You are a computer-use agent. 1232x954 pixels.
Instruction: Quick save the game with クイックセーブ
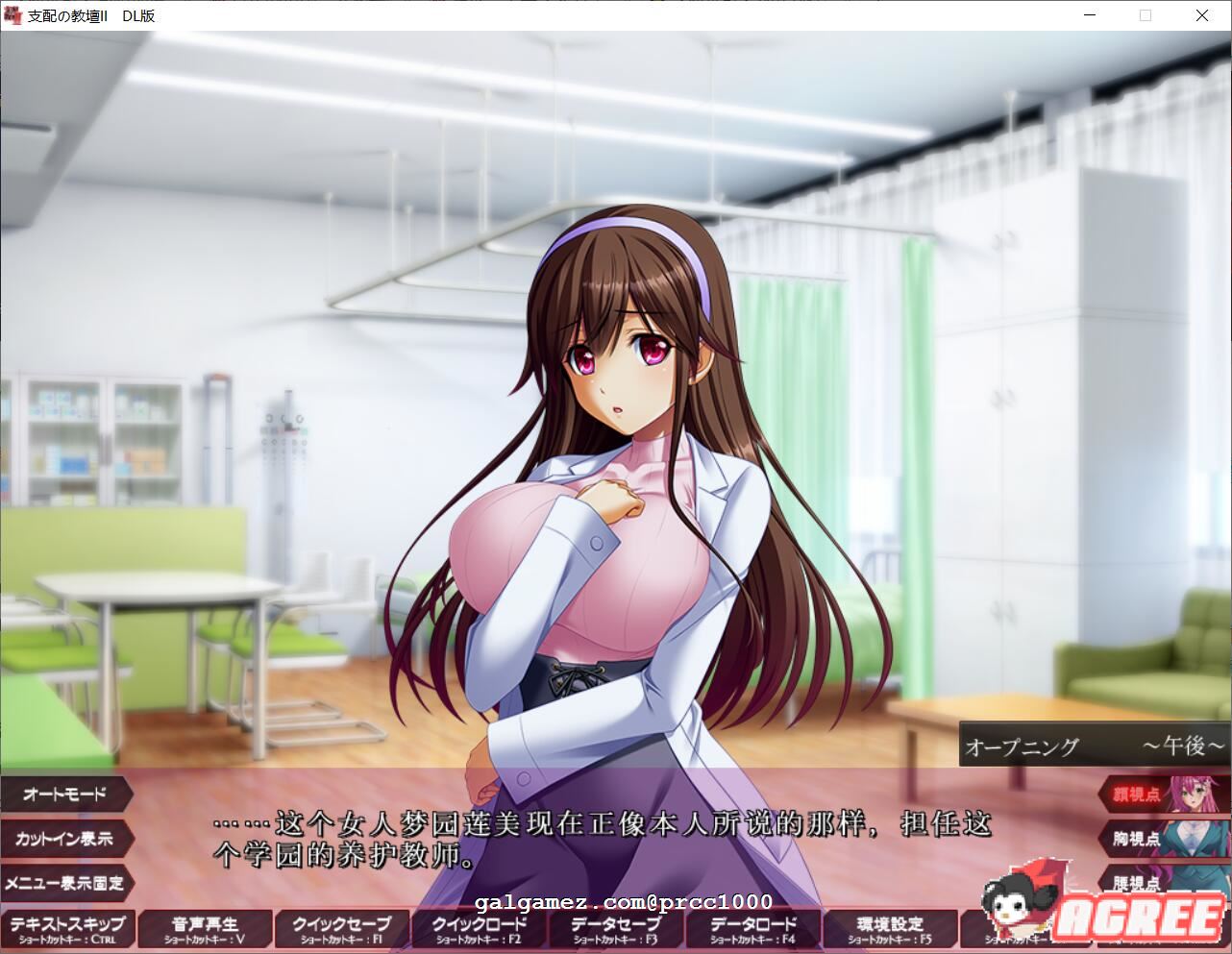tap(342, 927)
